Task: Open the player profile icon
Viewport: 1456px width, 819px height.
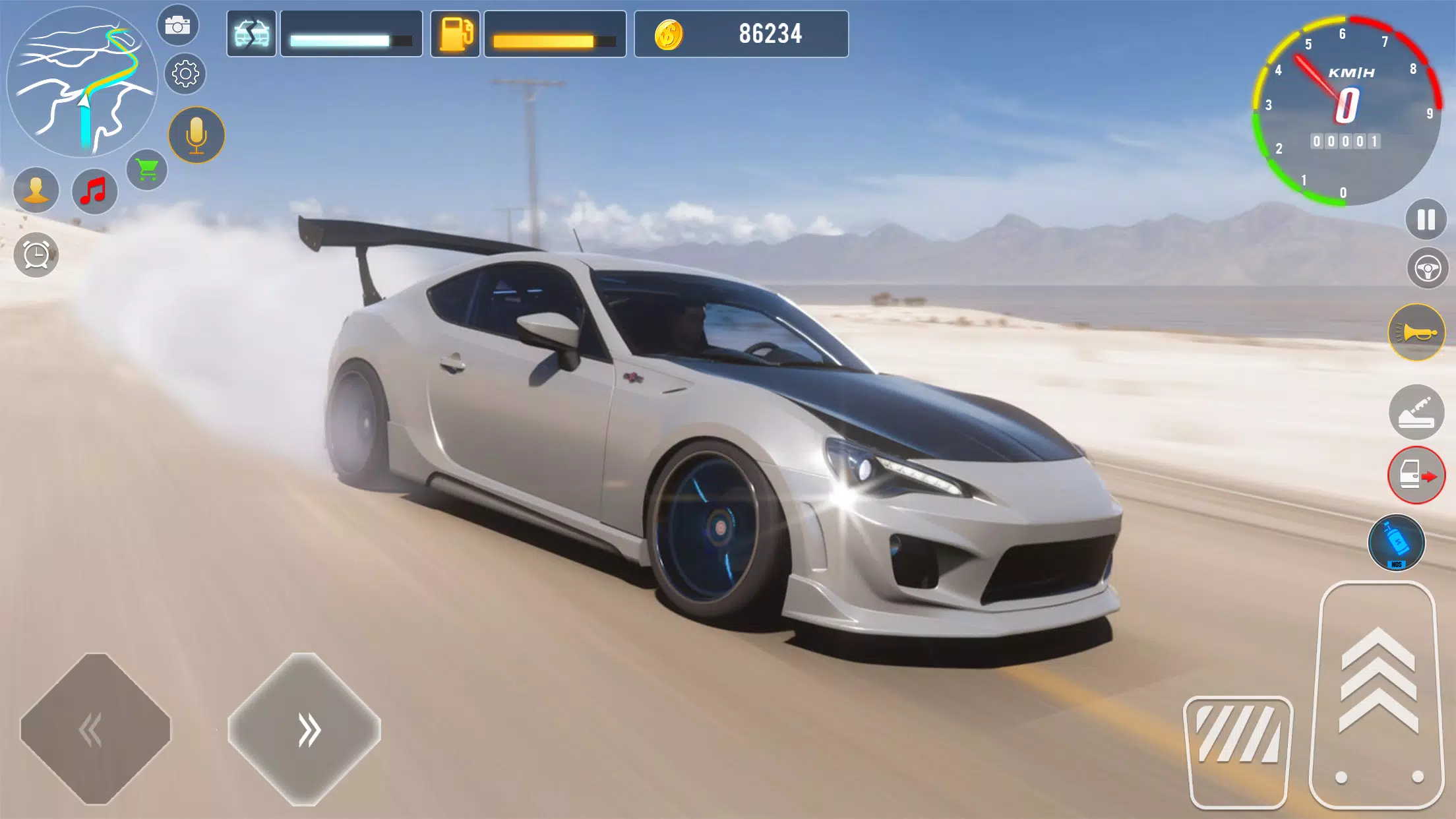Action: coord(36,191)
